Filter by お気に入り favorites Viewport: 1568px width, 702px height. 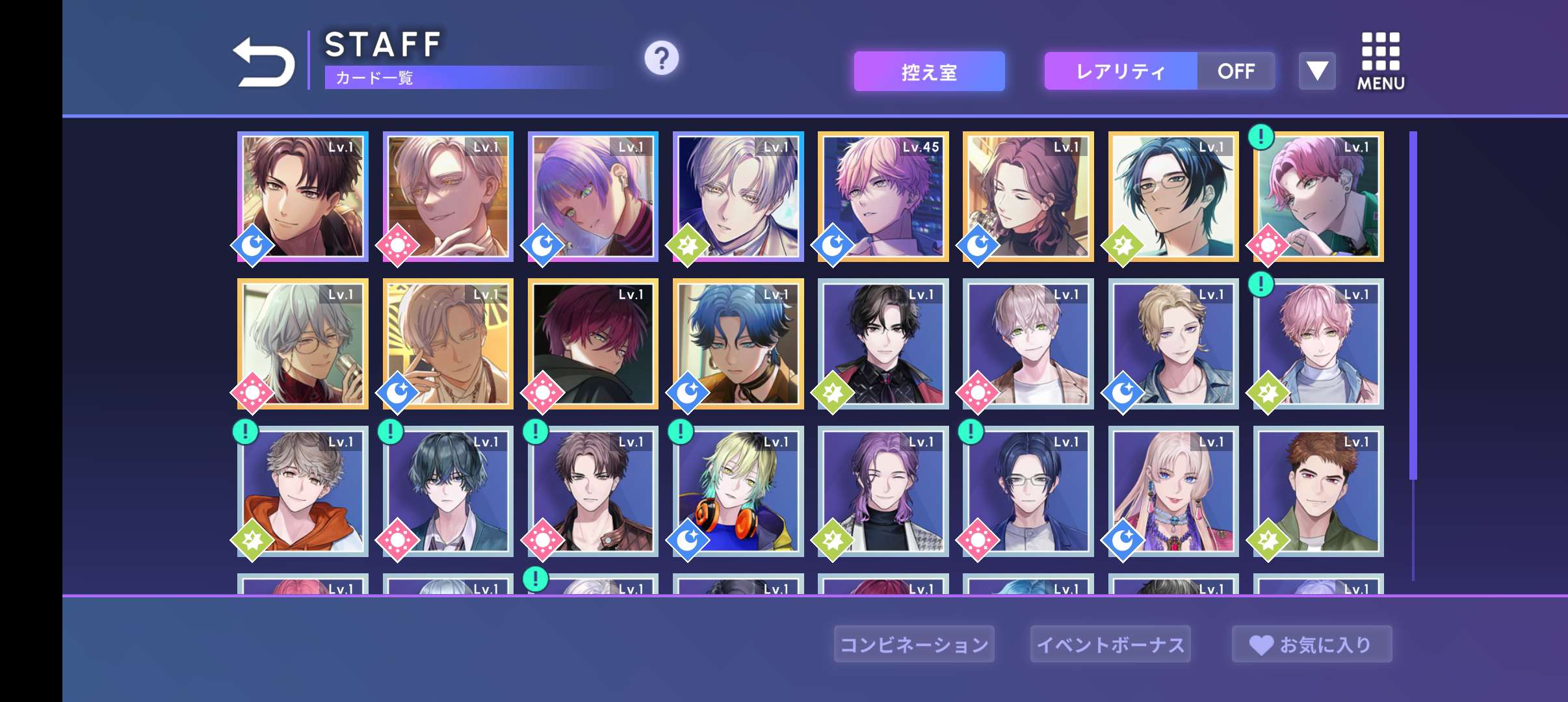(1312, 644)
